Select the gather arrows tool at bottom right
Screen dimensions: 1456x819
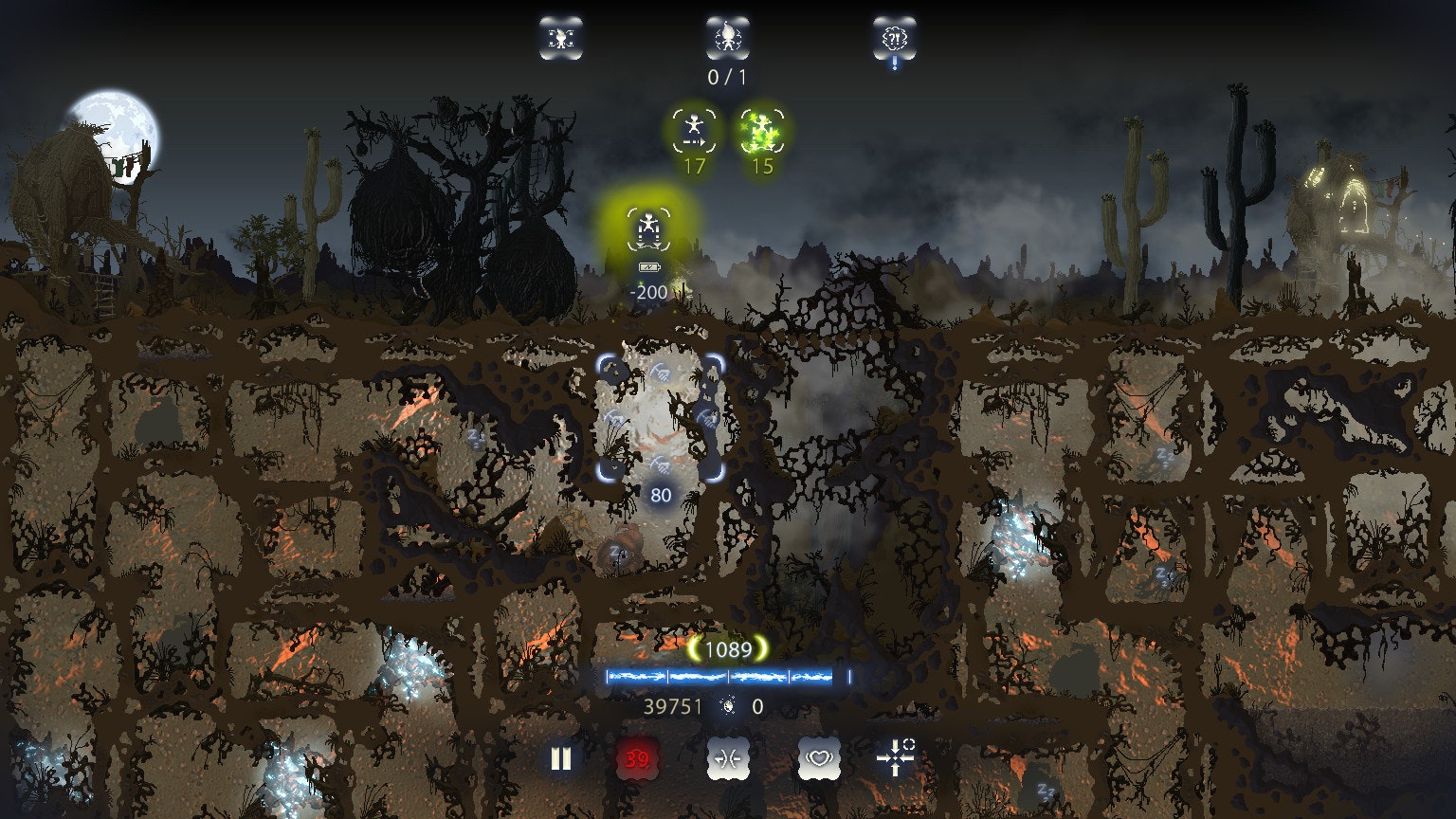coord(896,758)
